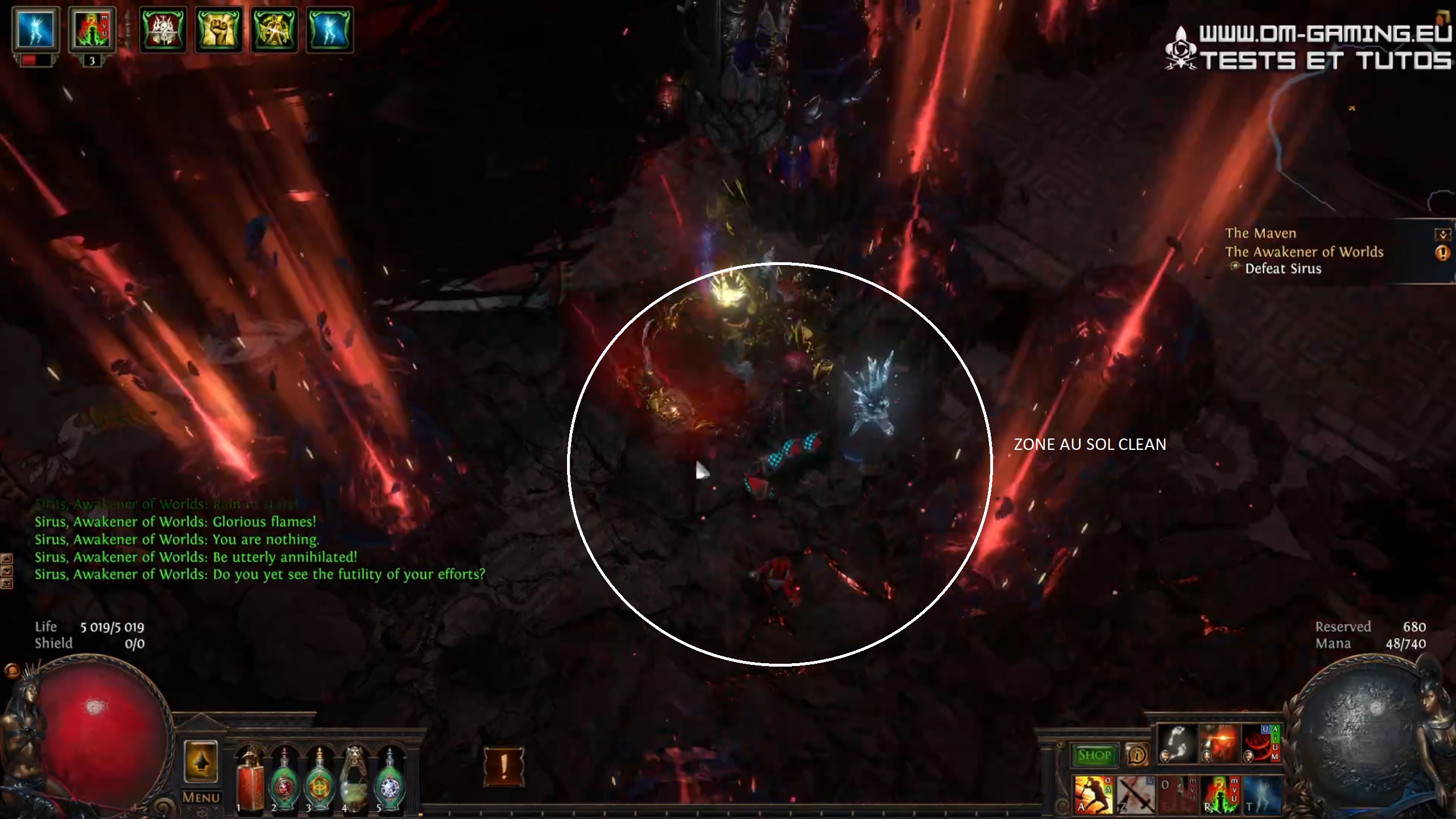Viewport: 1456px width, 819px height.
Task: Open the Menu button near the life globe
Action: click(x=202, y=795)
